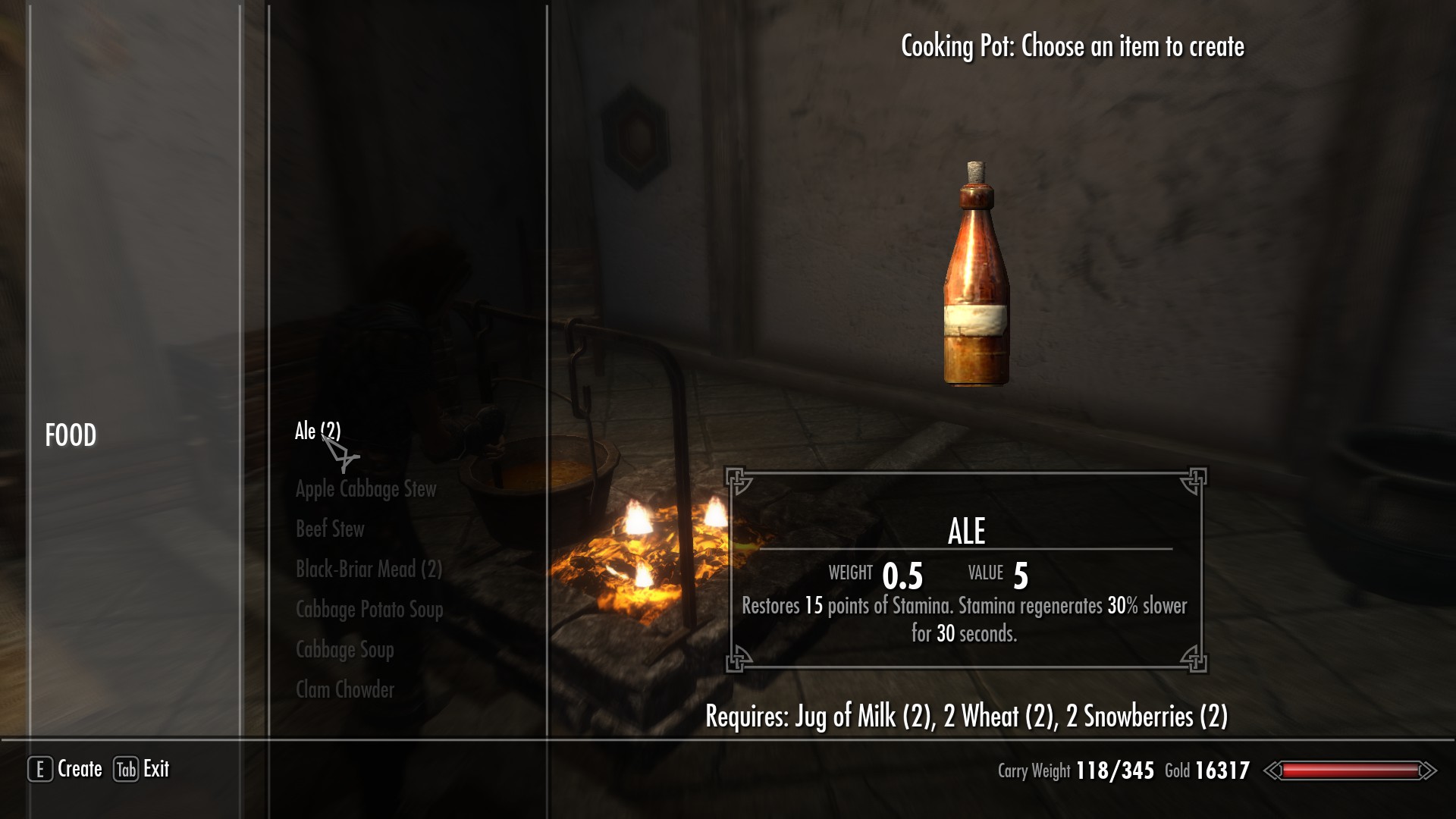Click the Create button
Screen dimensions: 1456x819
66,769
